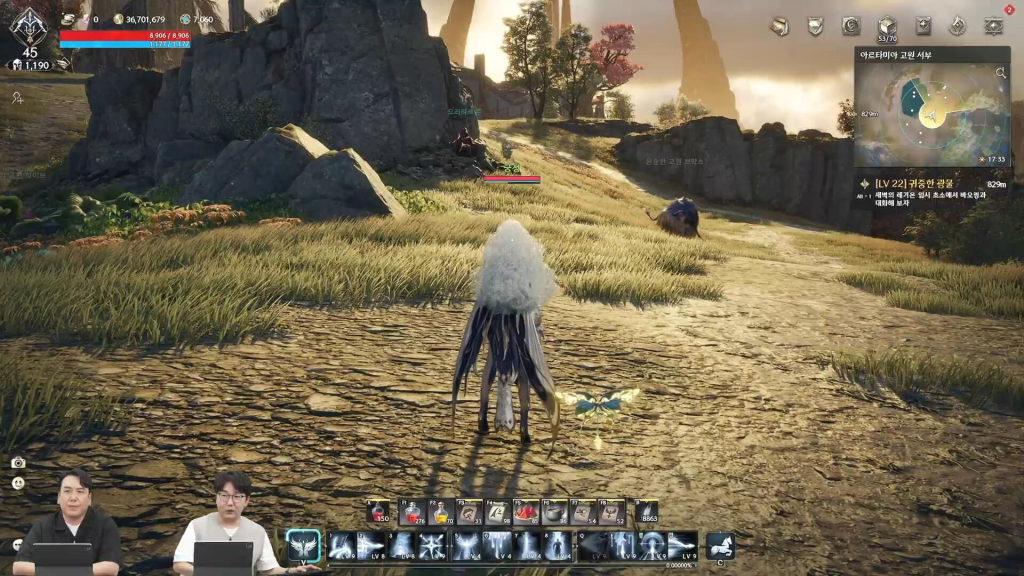This screenshot has width=1024, height=576.
Task: Use the watermelon food item slot
Action: pyautogui.click(x=526, y=513)
